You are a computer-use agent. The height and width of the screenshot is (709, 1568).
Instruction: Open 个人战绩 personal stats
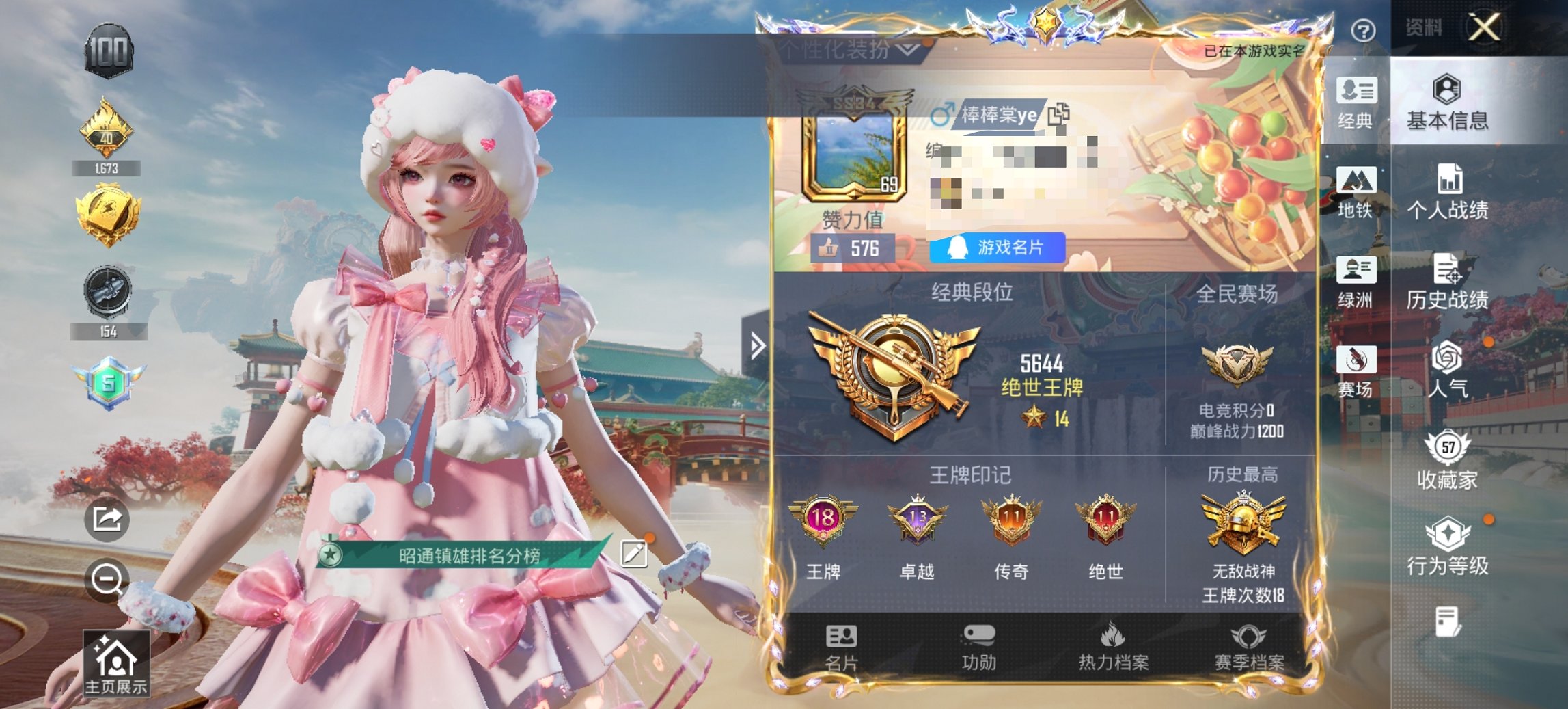[x=1448, y=188]
